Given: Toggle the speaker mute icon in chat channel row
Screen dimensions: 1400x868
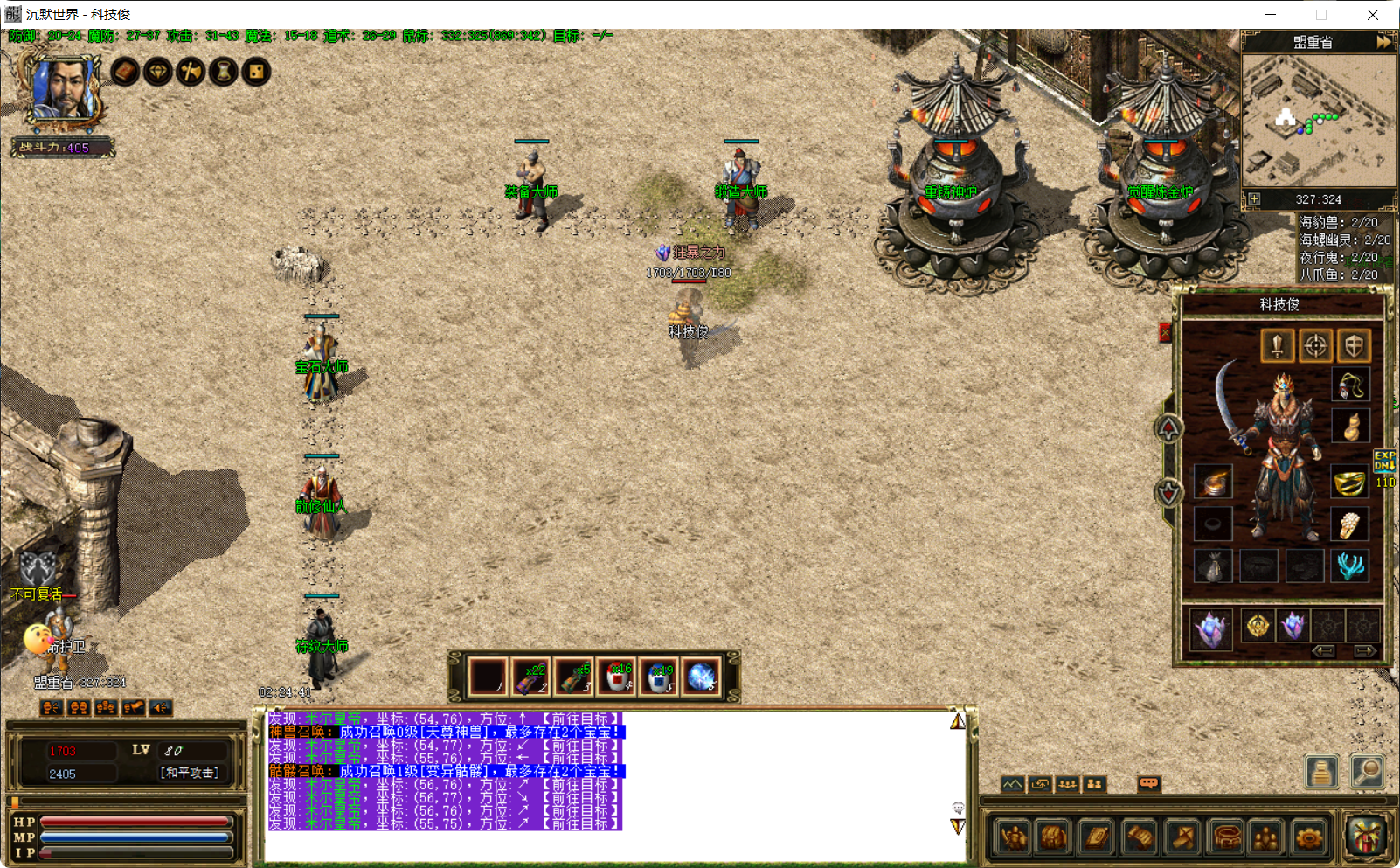Looking at the screenshot, I should click(x=160, y=707).
